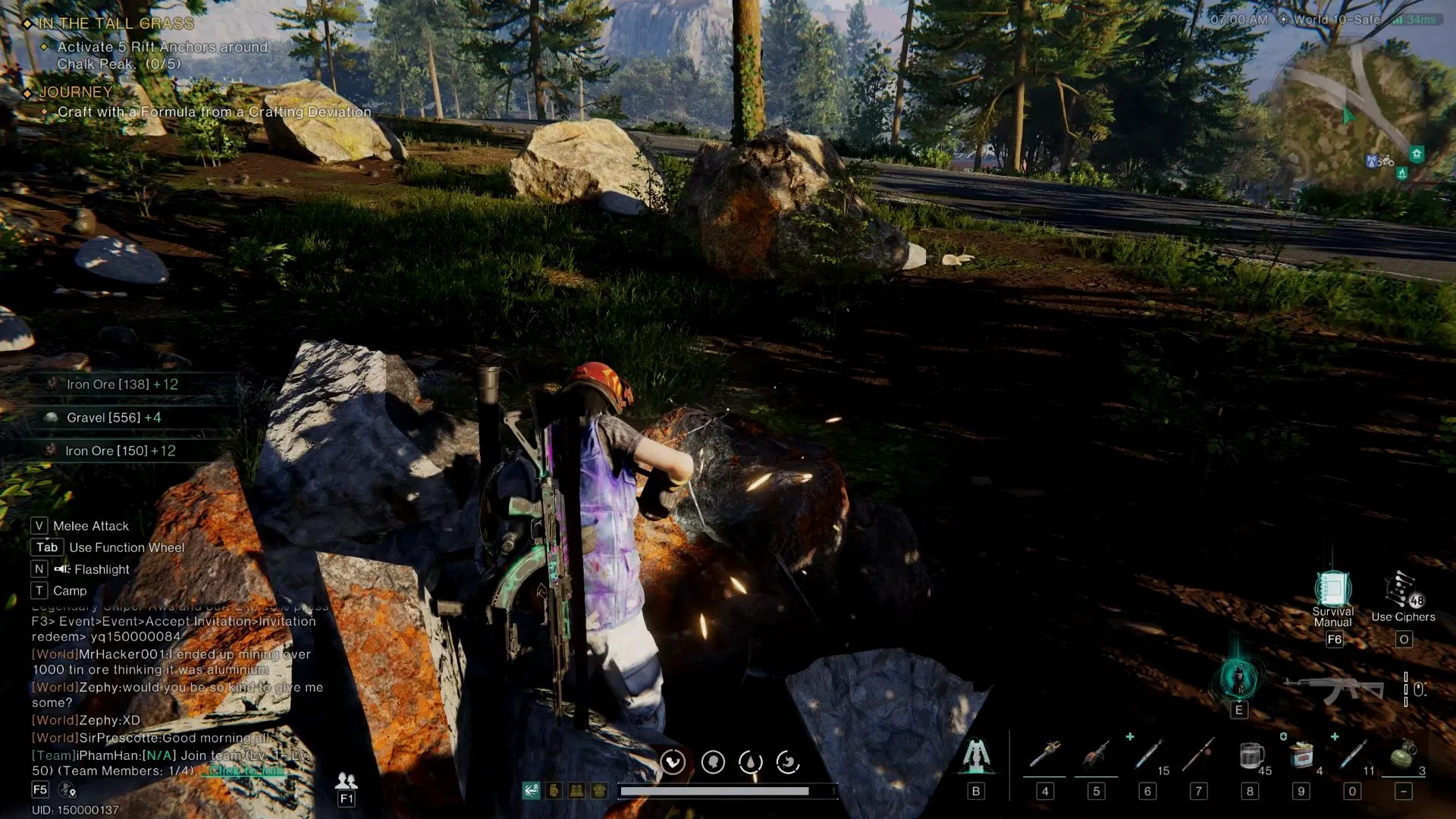Viewport: 1456px width, 819px height.
Task: Click the "Click to join" team link
Action: 246,770
